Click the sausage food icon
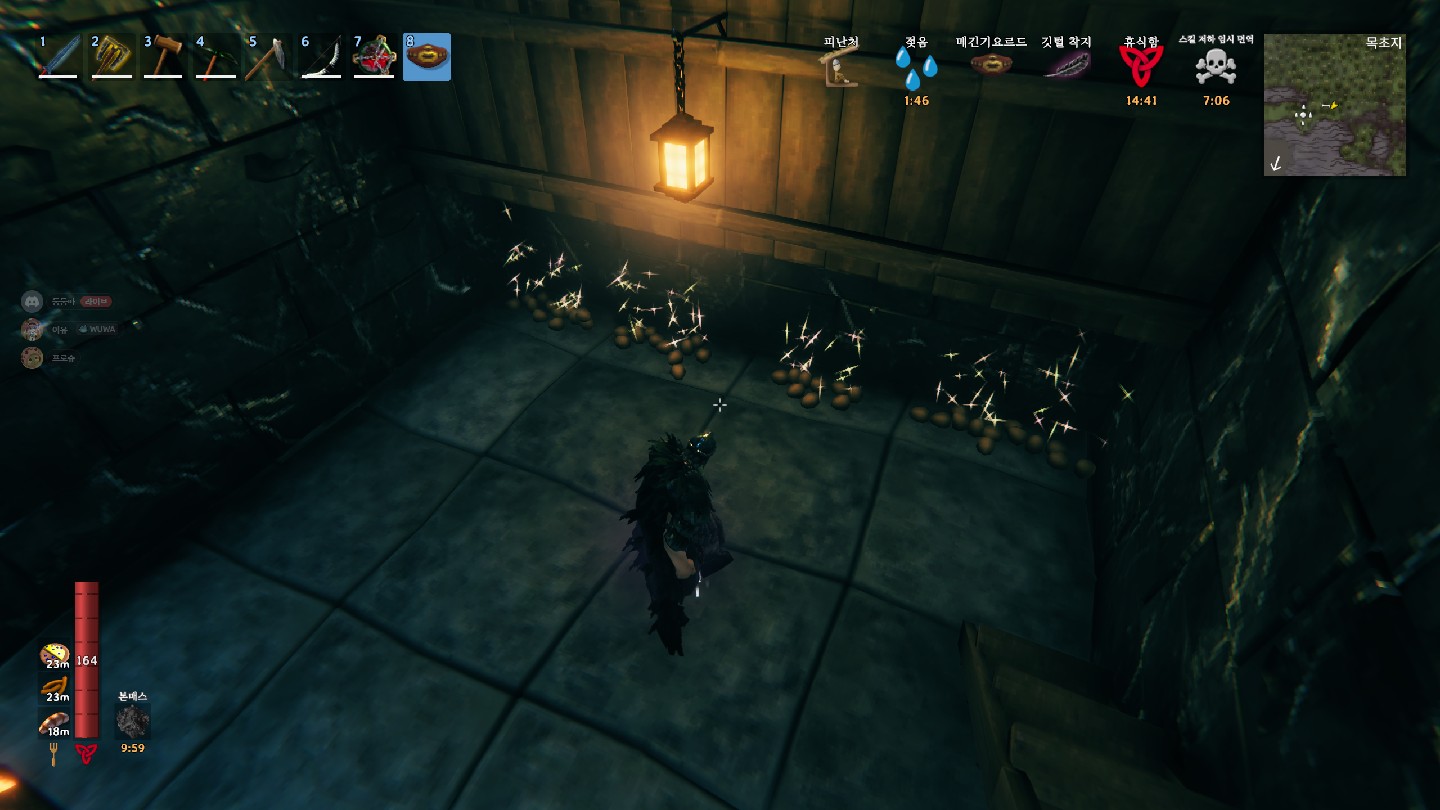This screenshot has width=1440, height=810. (54, 686)
